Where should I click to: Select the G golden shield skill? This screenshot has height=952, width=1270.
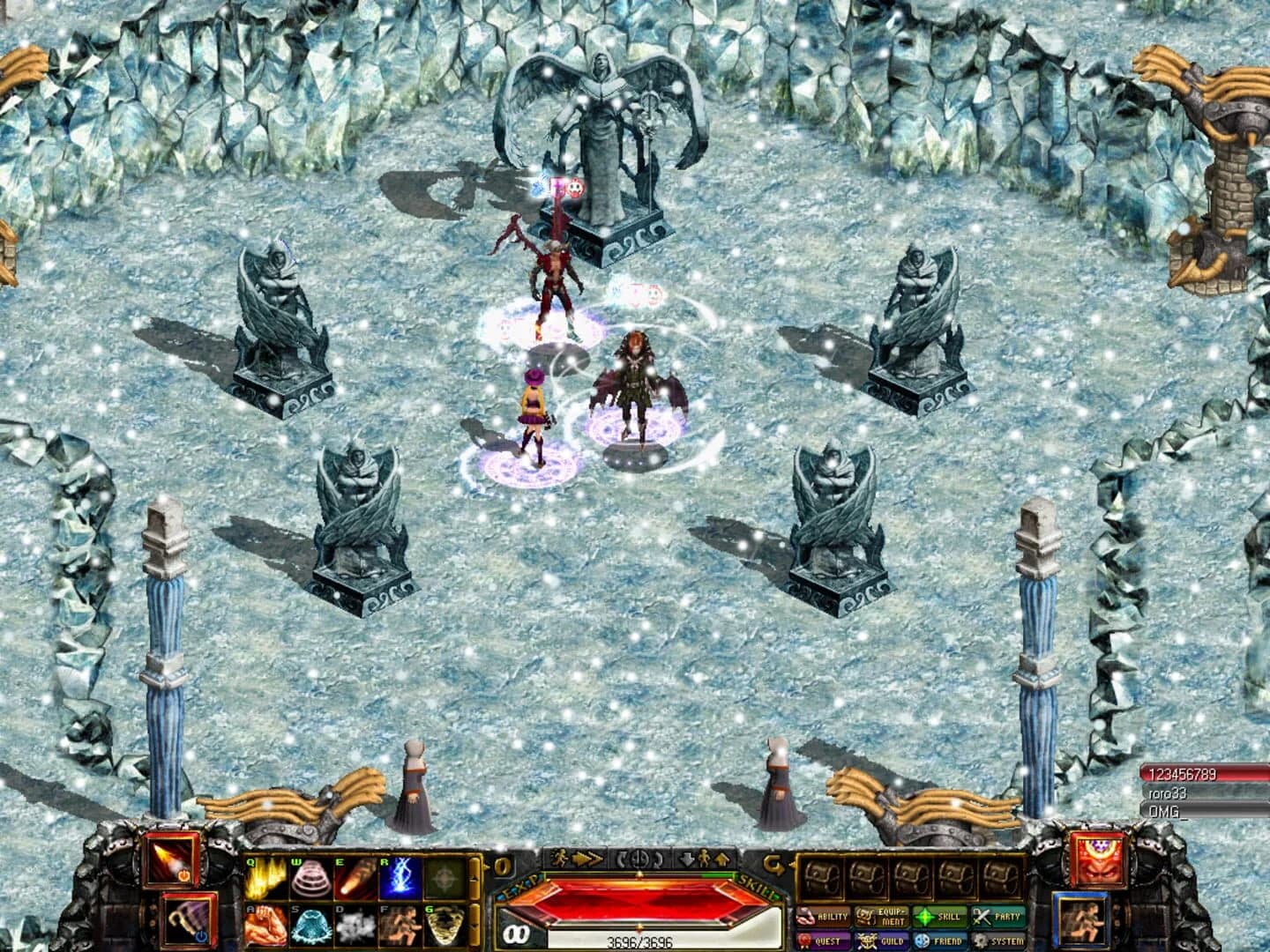tap(443, 924)
